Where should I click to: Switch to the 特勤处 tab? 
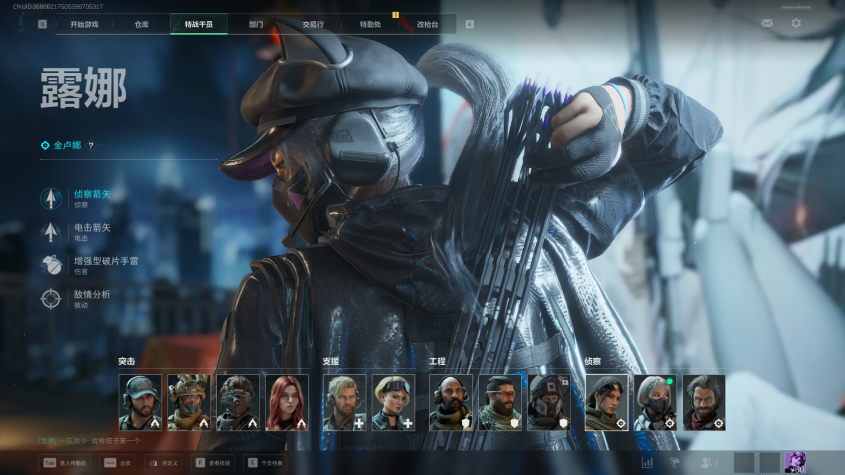[x=370, y=24]
